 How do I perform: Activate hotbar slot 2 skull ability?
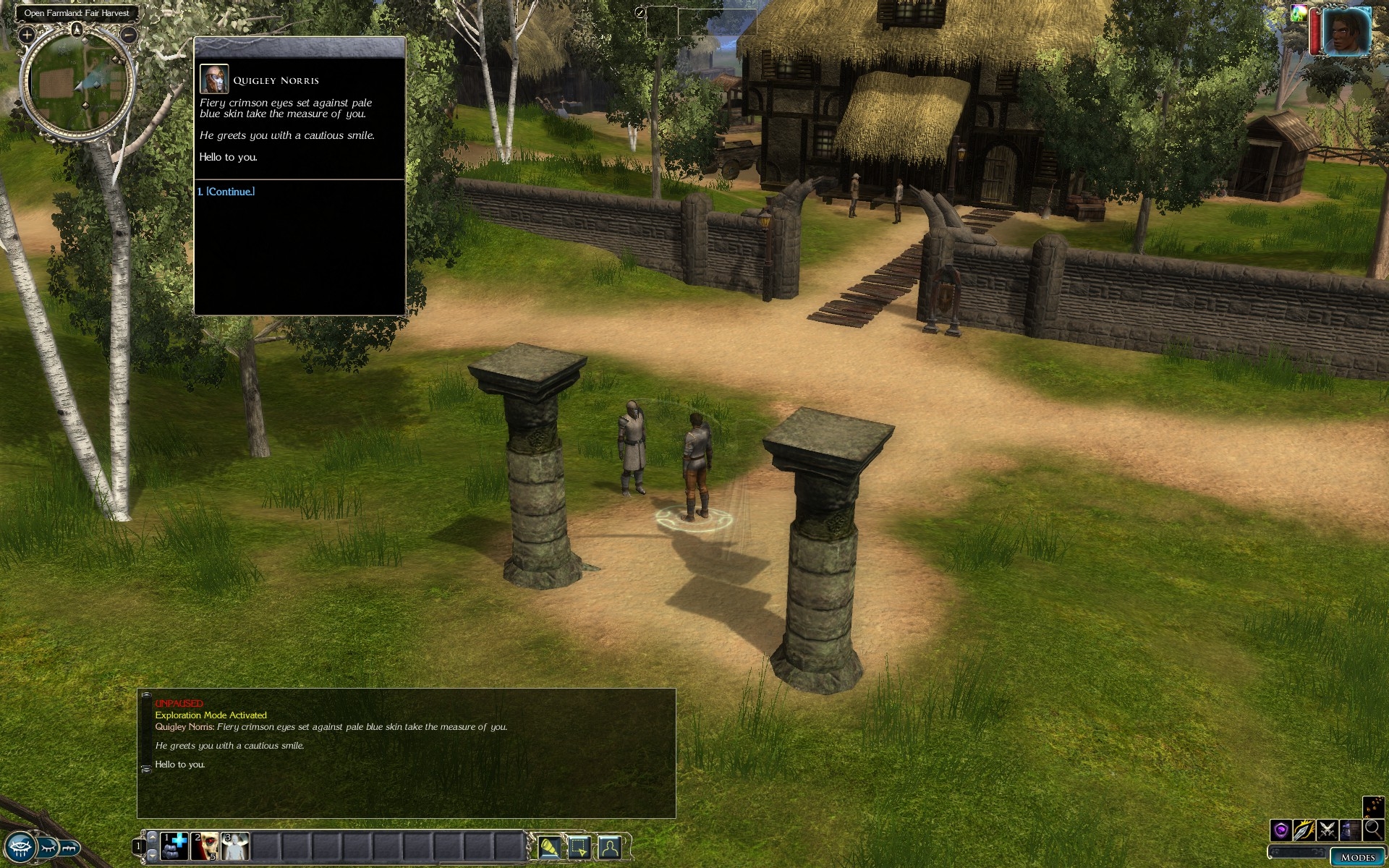point(205,846)
